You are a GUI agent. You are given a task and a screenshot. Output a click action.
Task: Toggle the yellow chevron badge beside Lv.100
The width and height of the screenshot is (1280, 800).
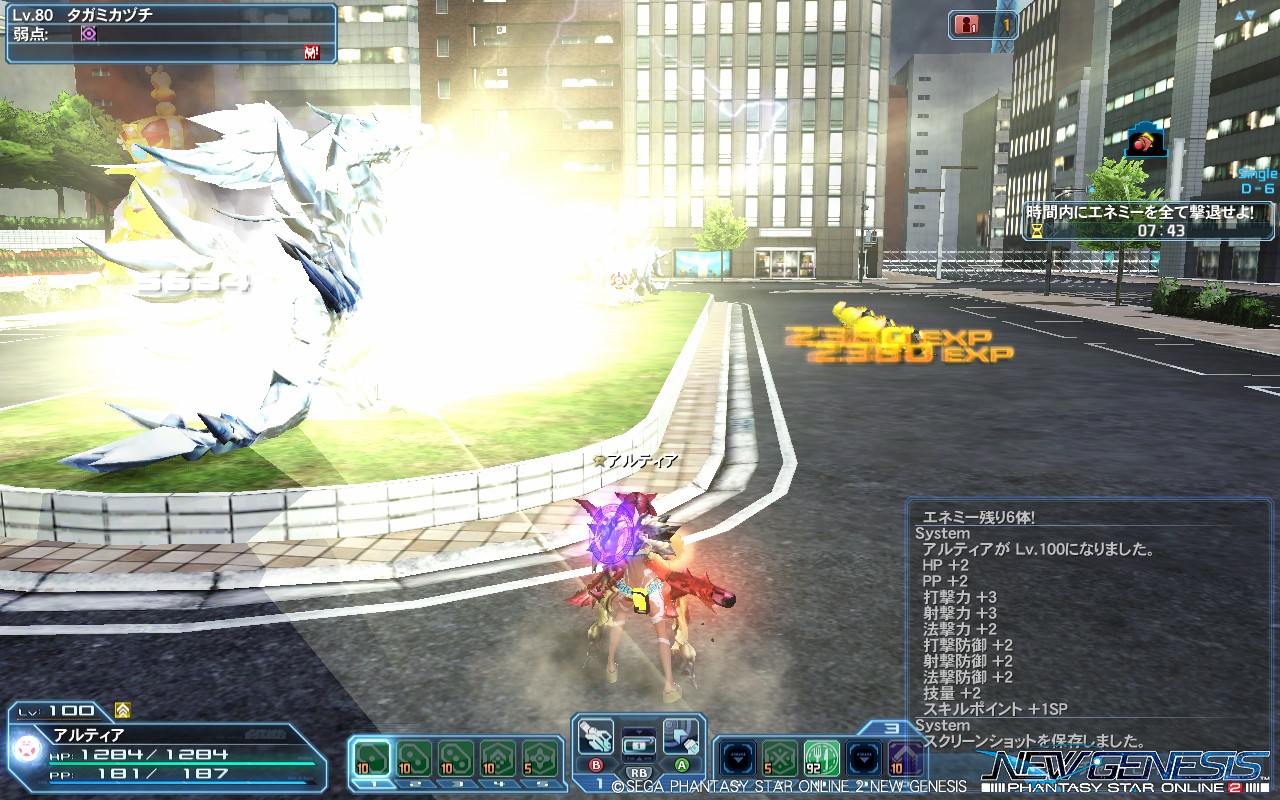125,710
